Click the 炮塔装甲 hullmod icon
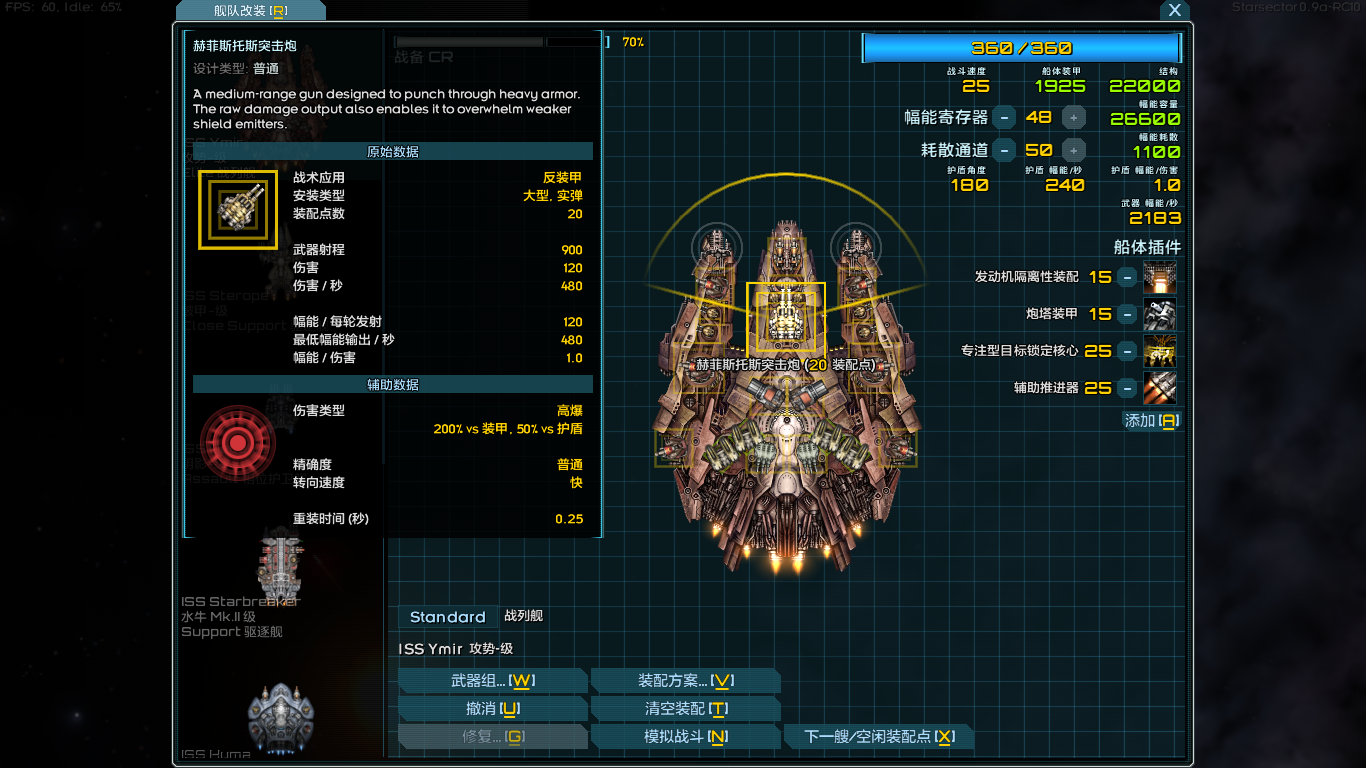 (1160, 314)
